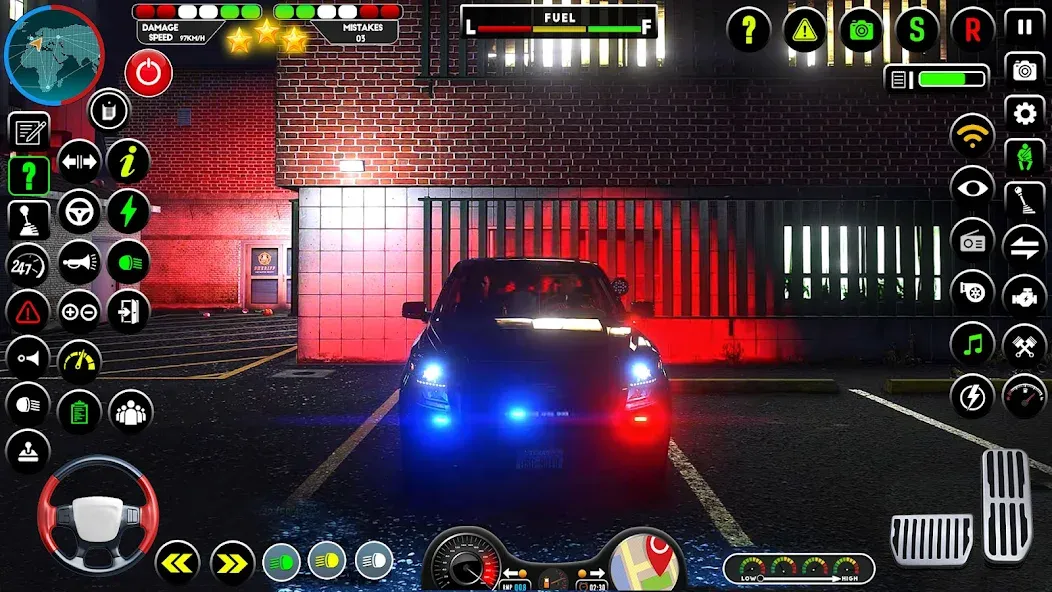Activate the right turn signal arrows
1052x592 pixels.
232,563
